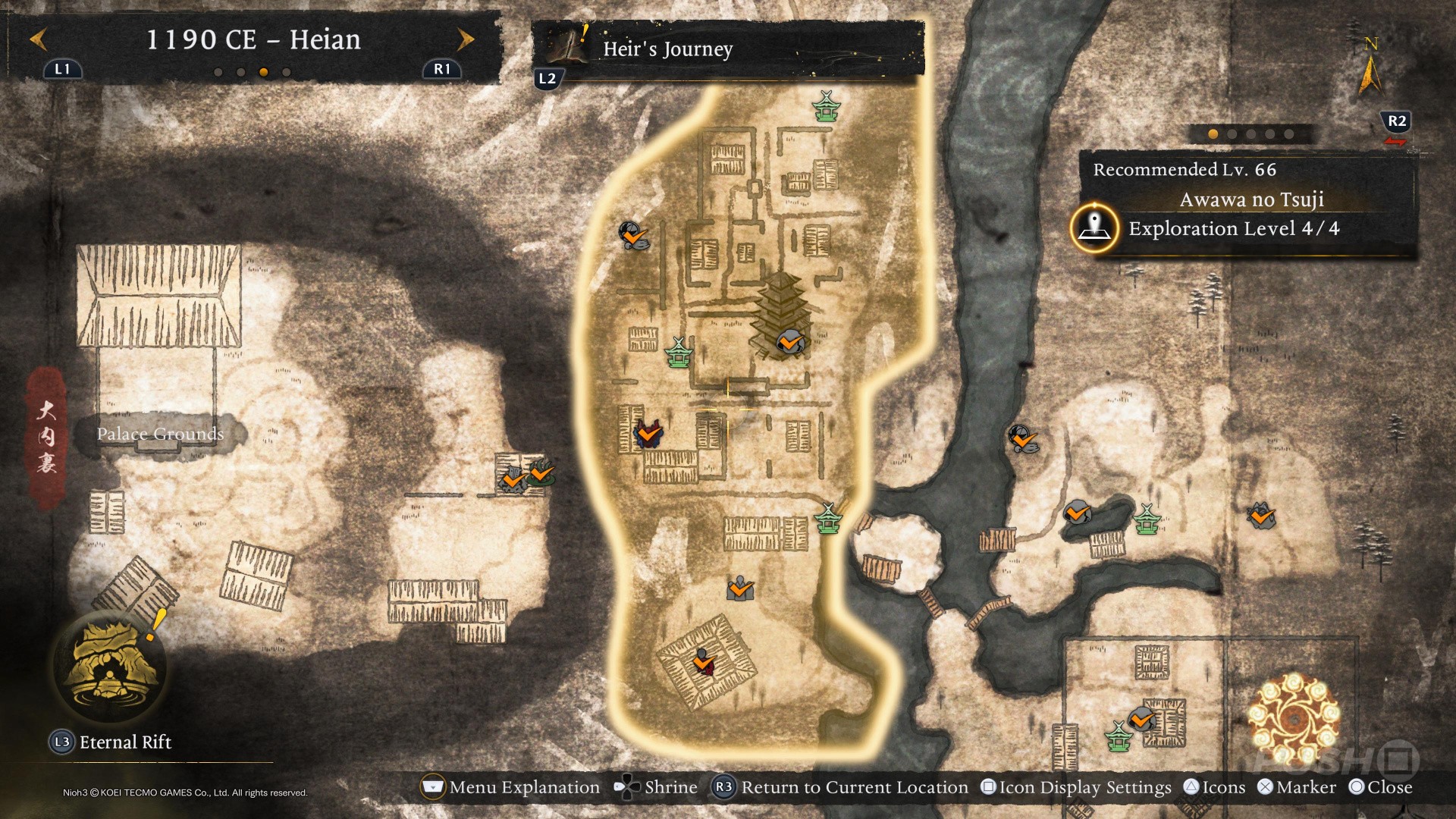Close the map screen
This screenshot has height=819, width=1456.
[1381, 787]
